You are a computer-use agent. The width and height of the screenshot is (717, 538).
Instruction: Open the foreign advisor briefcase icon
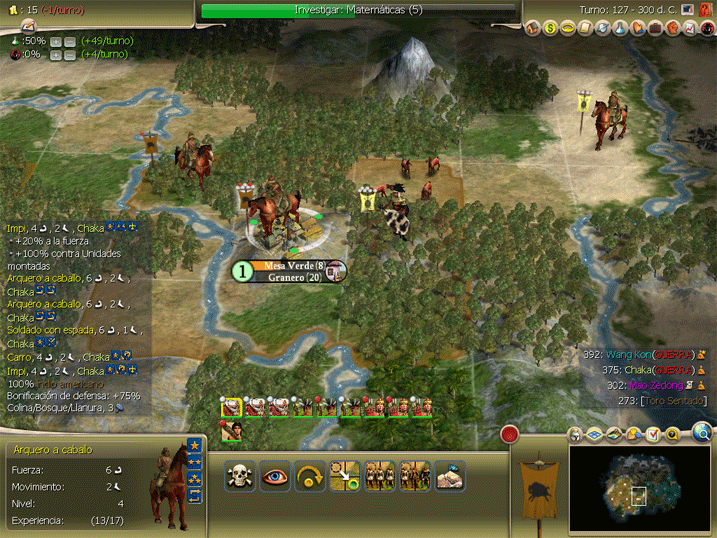[x=655, y=28]
